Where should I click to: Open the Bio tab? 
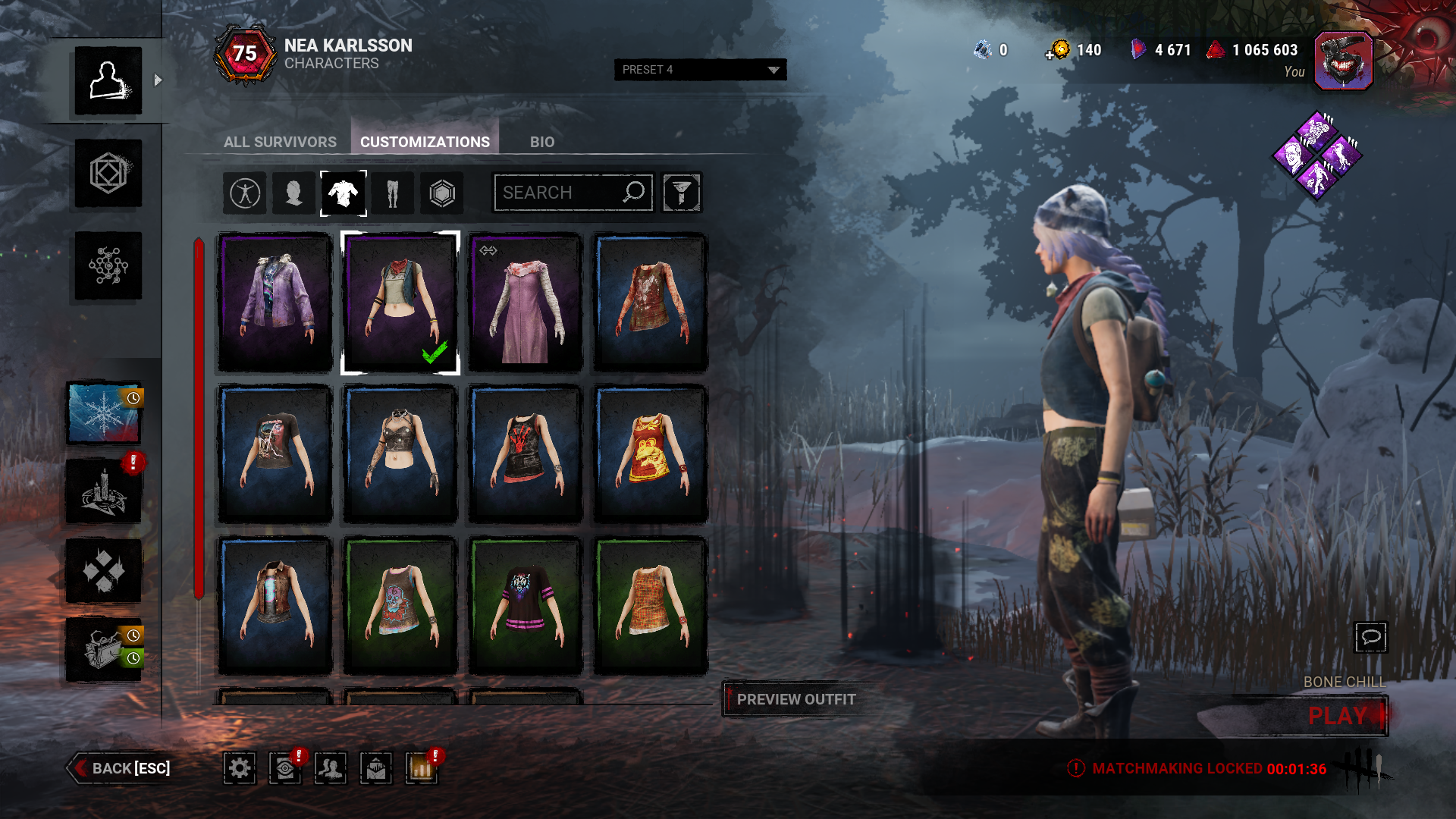coord(541,142)
